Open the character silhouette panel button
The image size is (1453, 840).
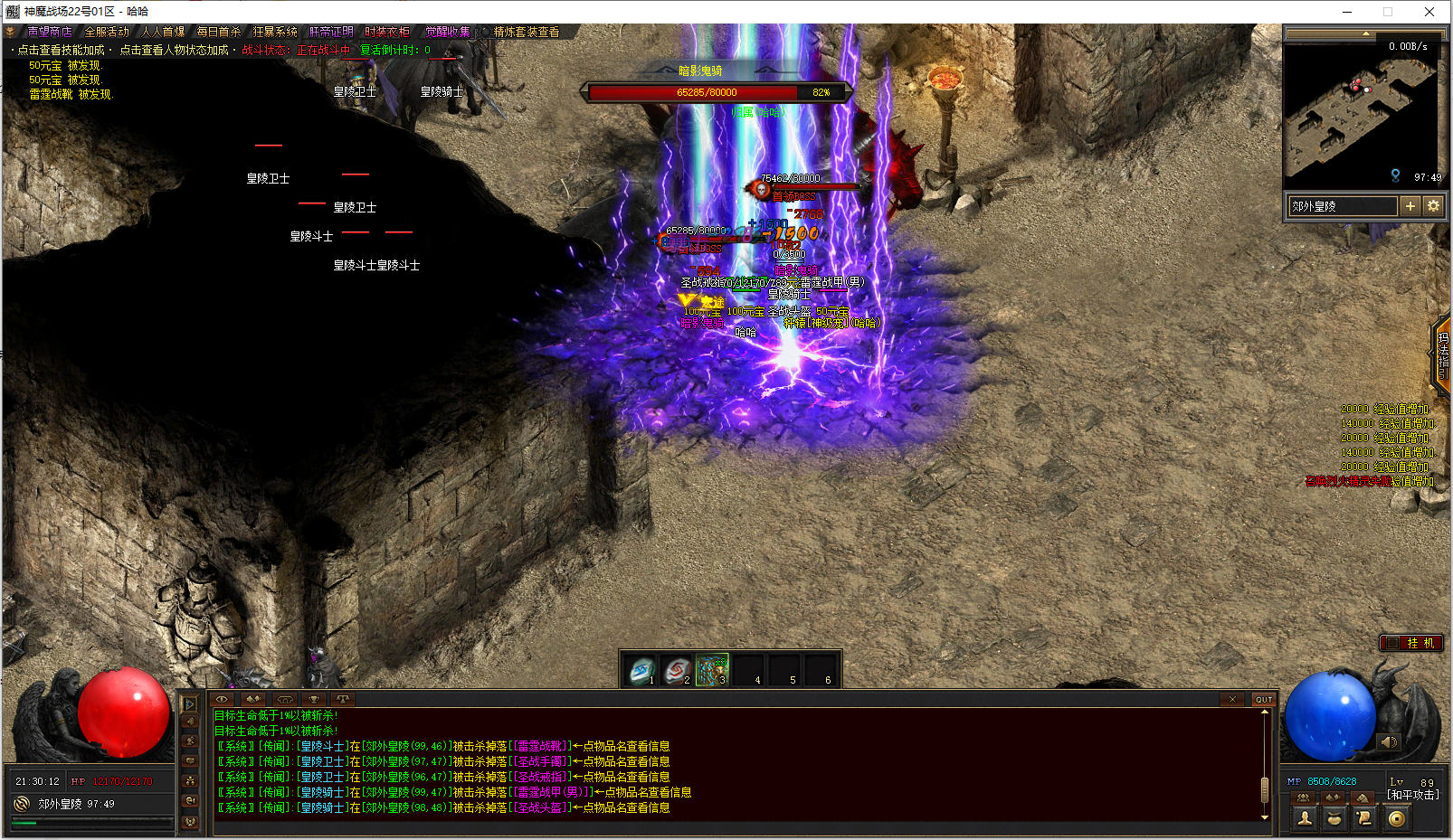point(1305,818)
